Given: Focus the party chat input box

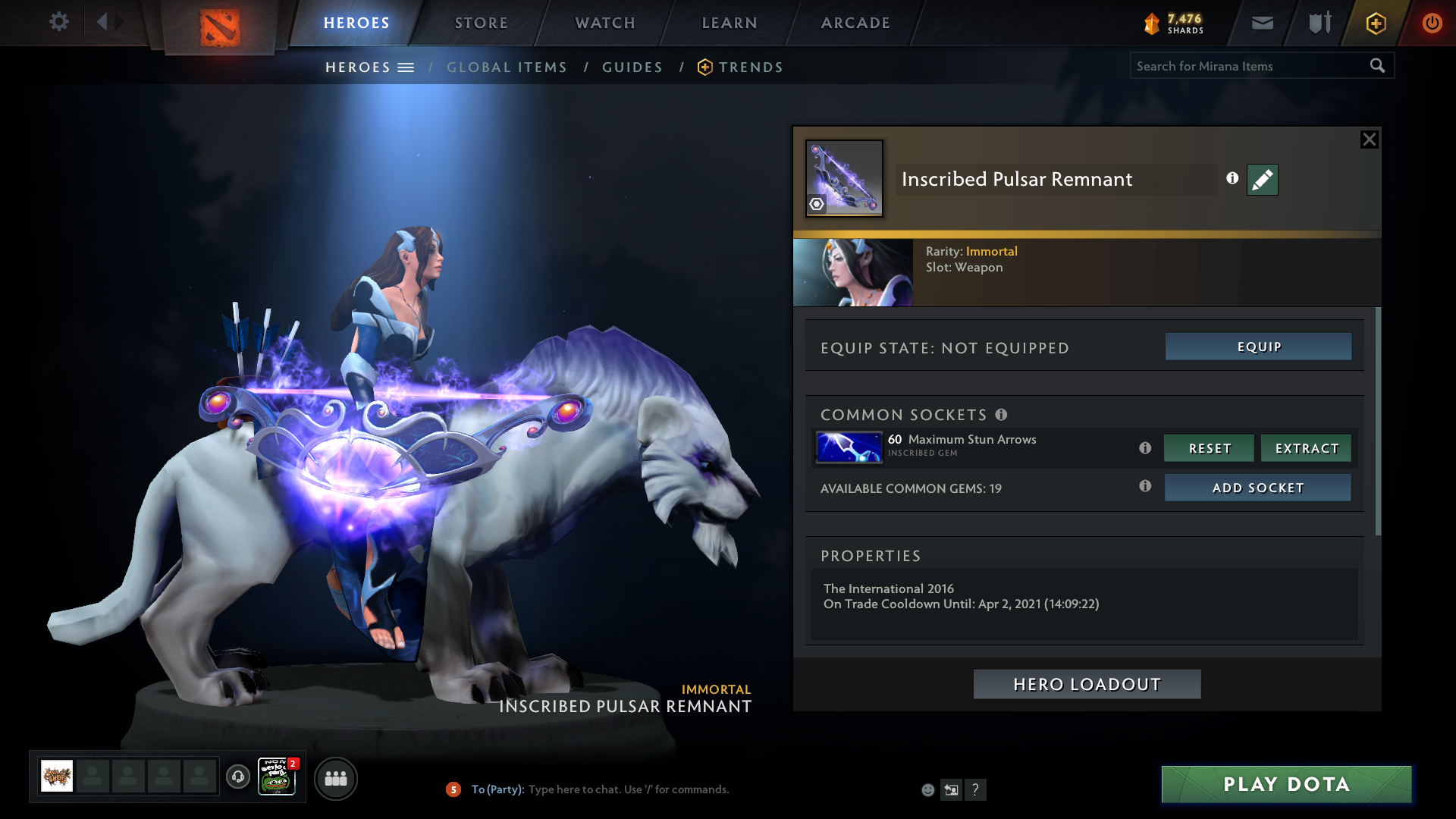Looking at the screenshot, I should point(682,789).
